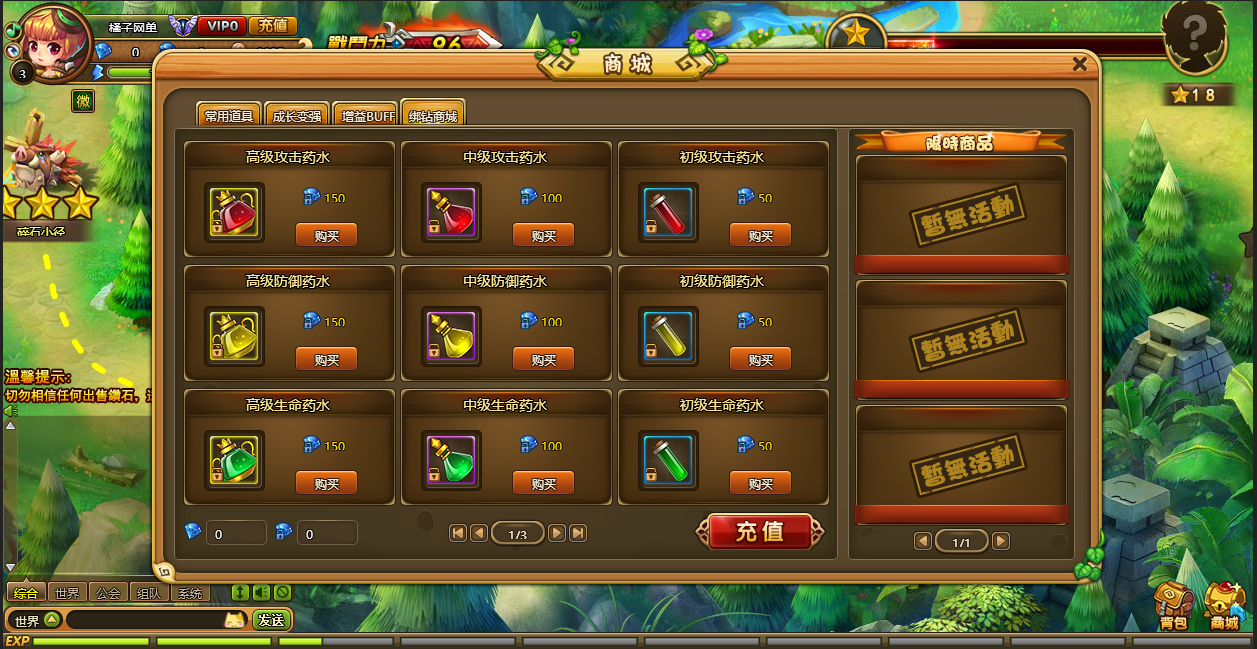Click the chat text input box
Image resolution: width=1257 pixels, height=649 pixels.
coord(145,620)
